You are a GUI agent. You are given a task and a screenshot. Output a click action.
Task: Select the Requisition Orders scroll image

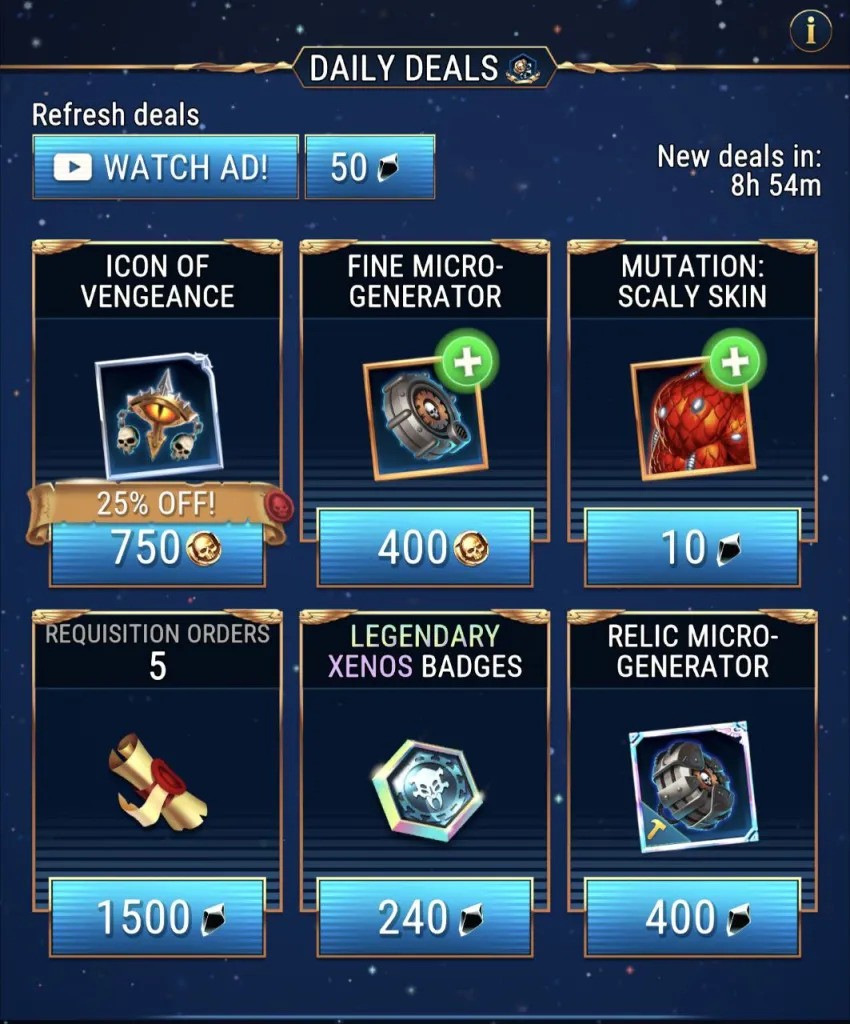click(x=157, y=779)
